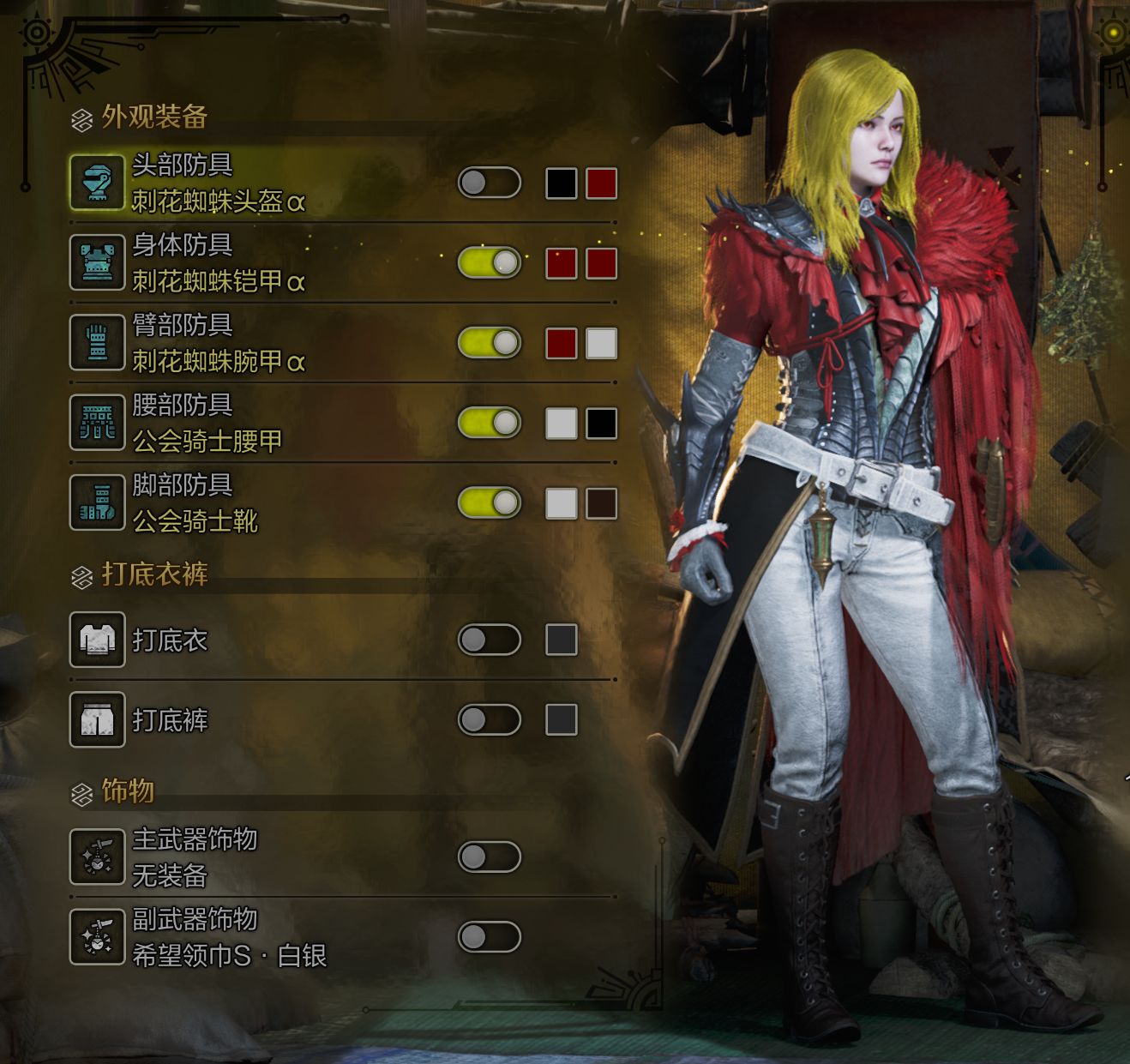Choose the 臂部防具 刺花蜘蛛腕甲α icon

coord(97,343)
